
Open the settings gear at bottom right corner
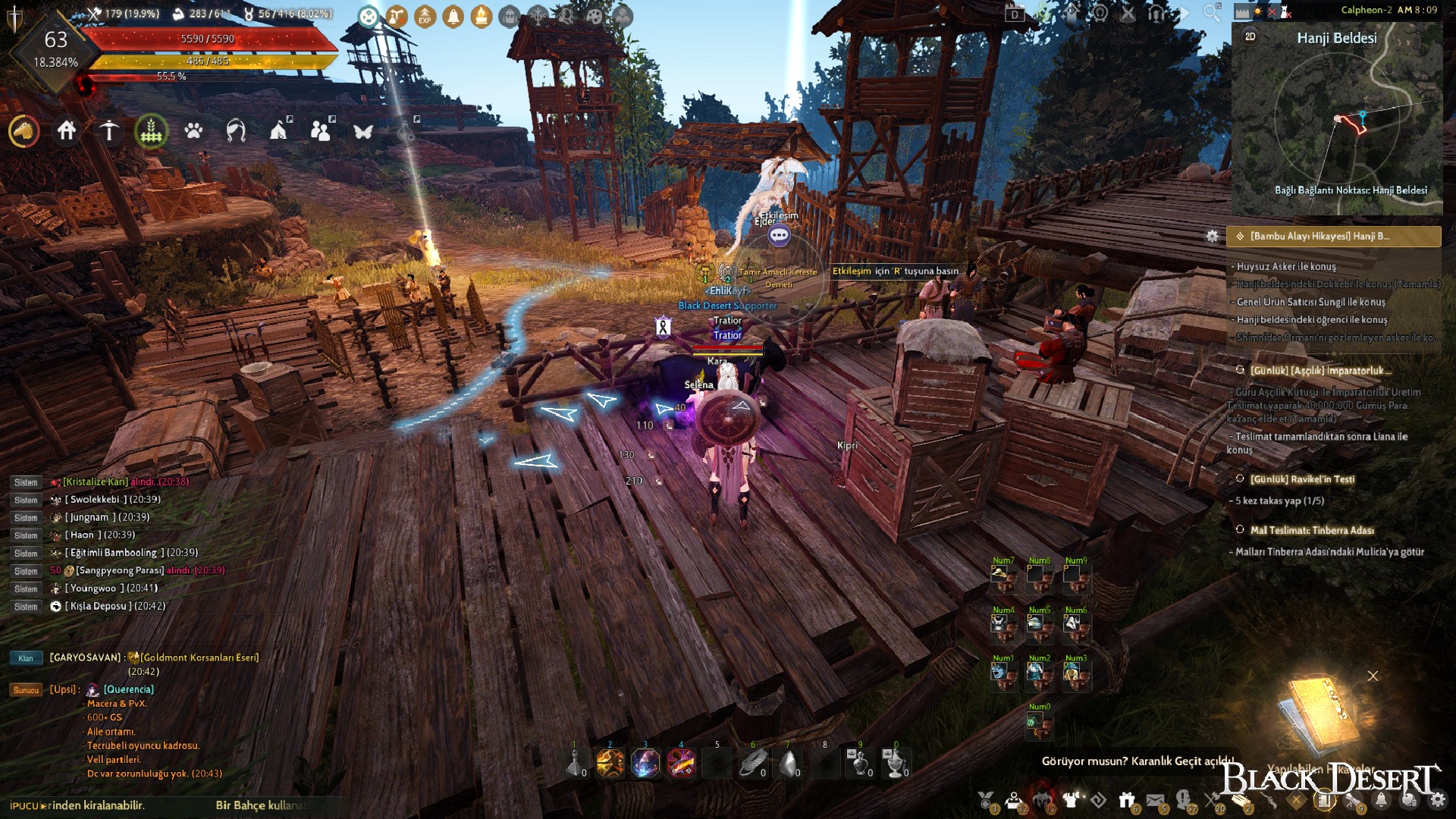pyautogui.click(x=1439, y=800)
